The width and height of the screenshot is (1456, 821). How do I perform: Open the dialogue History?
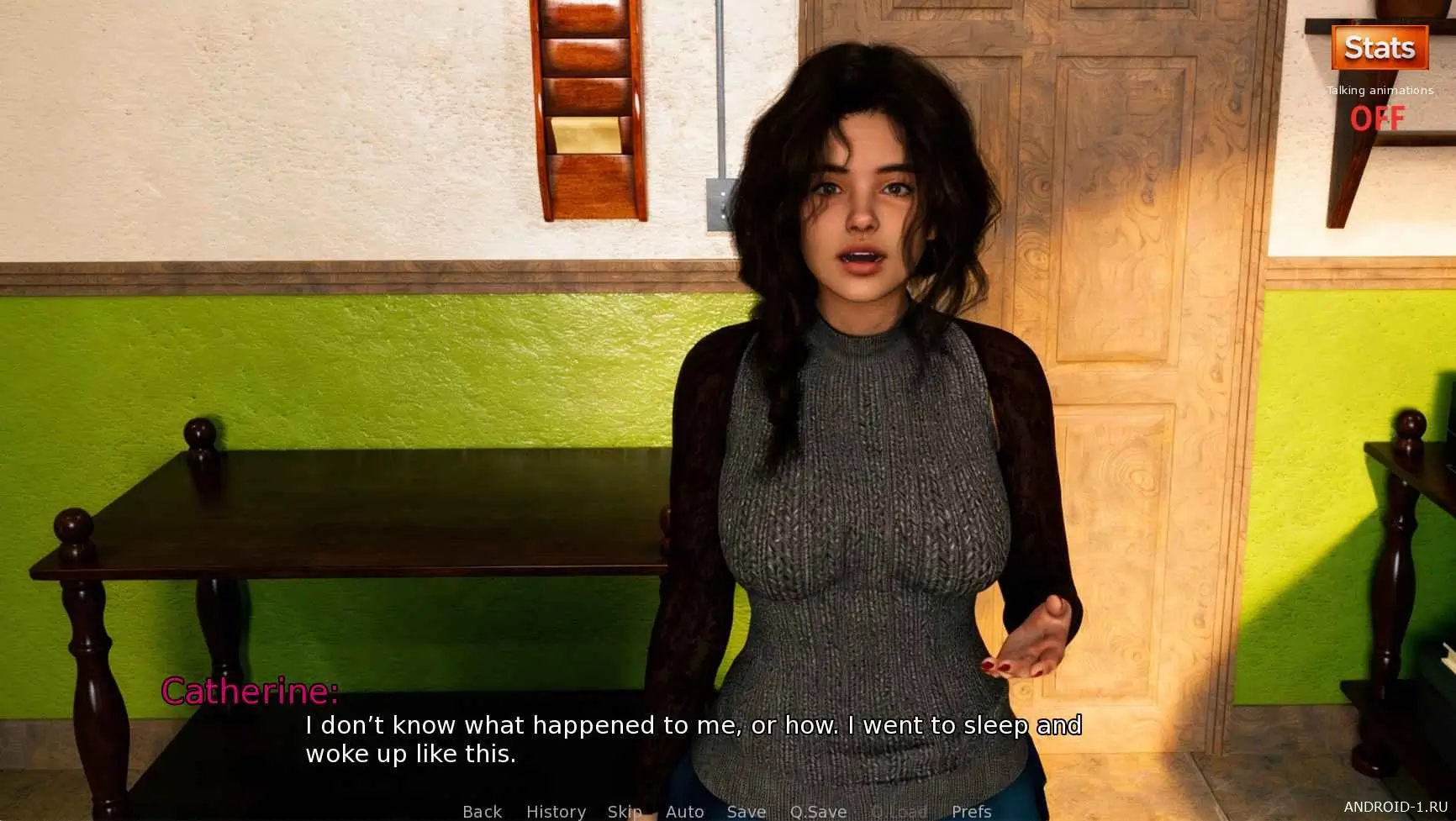[556, 811]
